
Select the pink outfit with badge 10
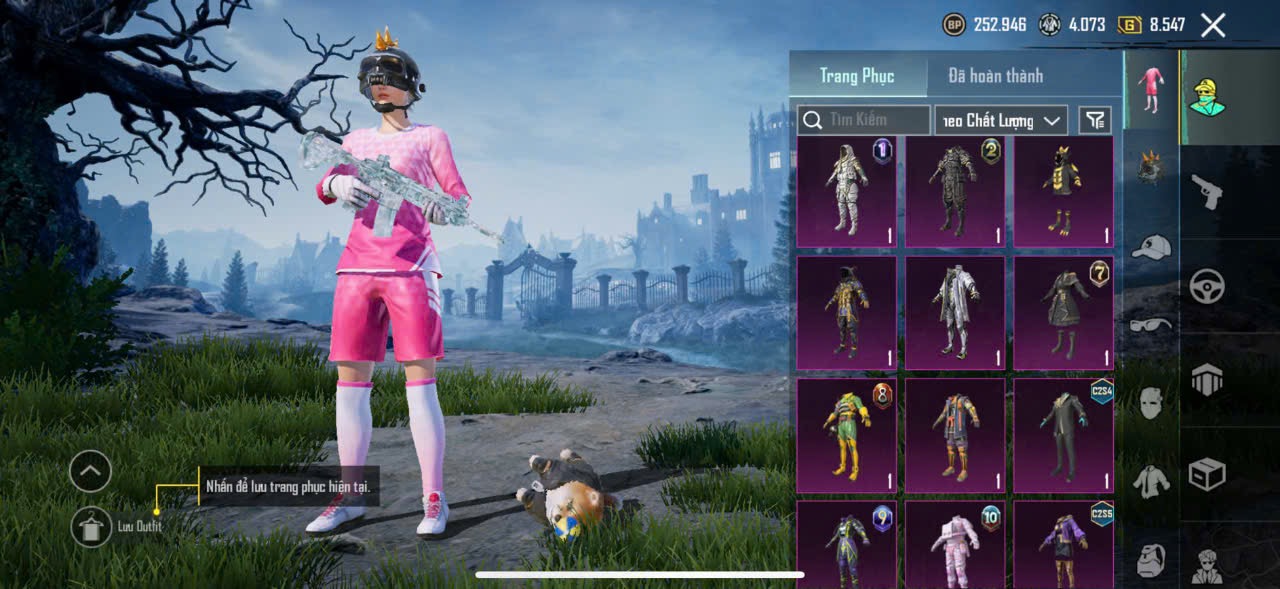coord(955,544)
